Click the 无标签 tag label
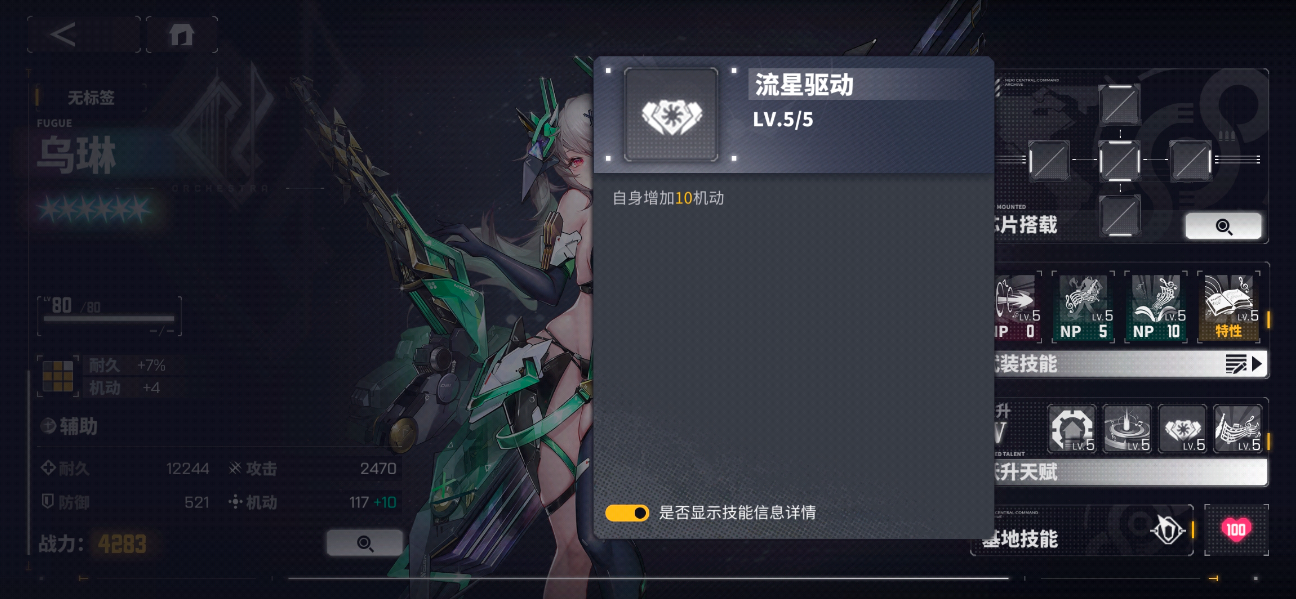The height and width of the screenshot is (599, 1296). click(90, 98)
